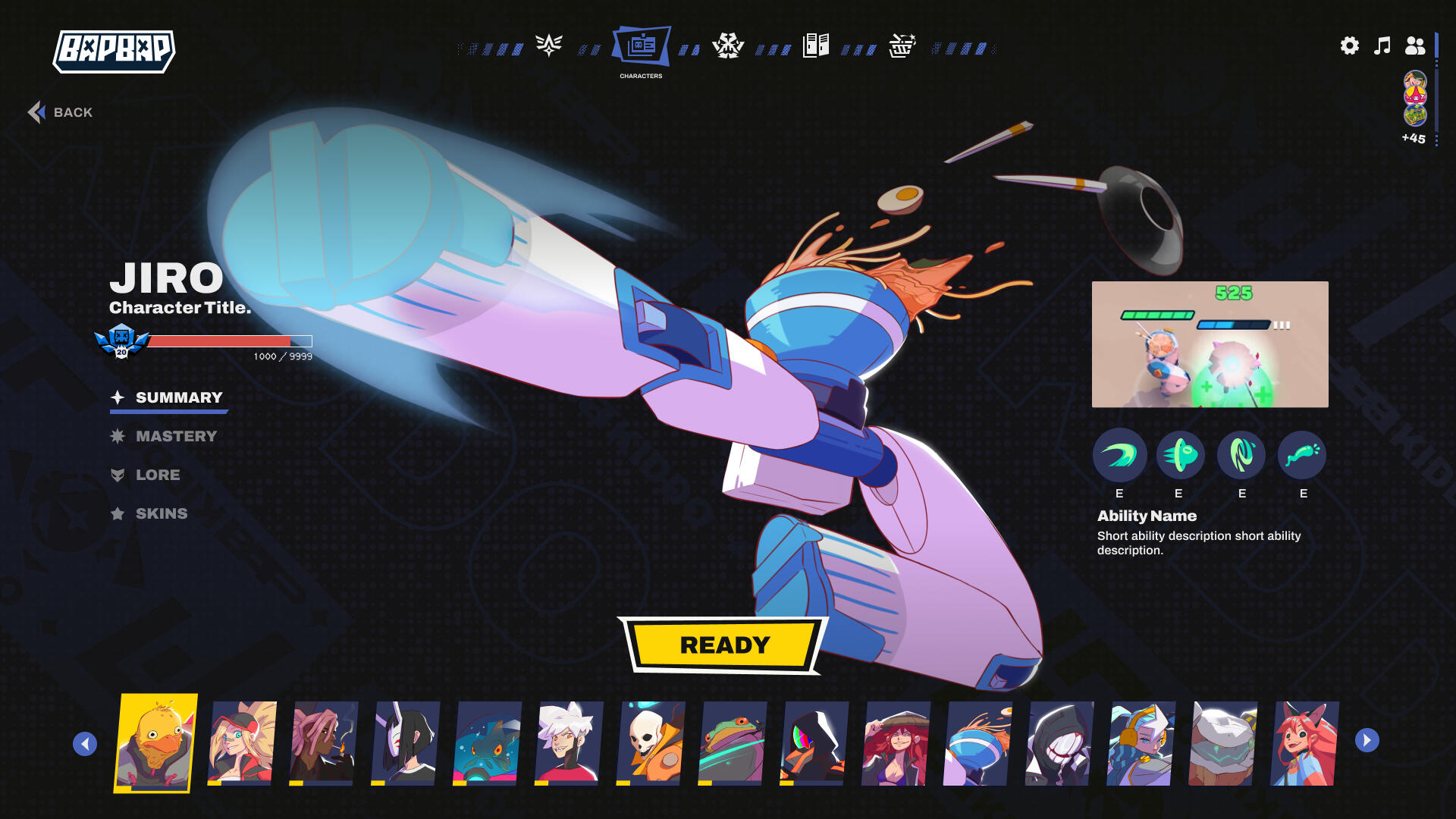The image size is (1456, 819).
Task: Switch to the MASTERY tab
Action: click(x=176, y=436)
